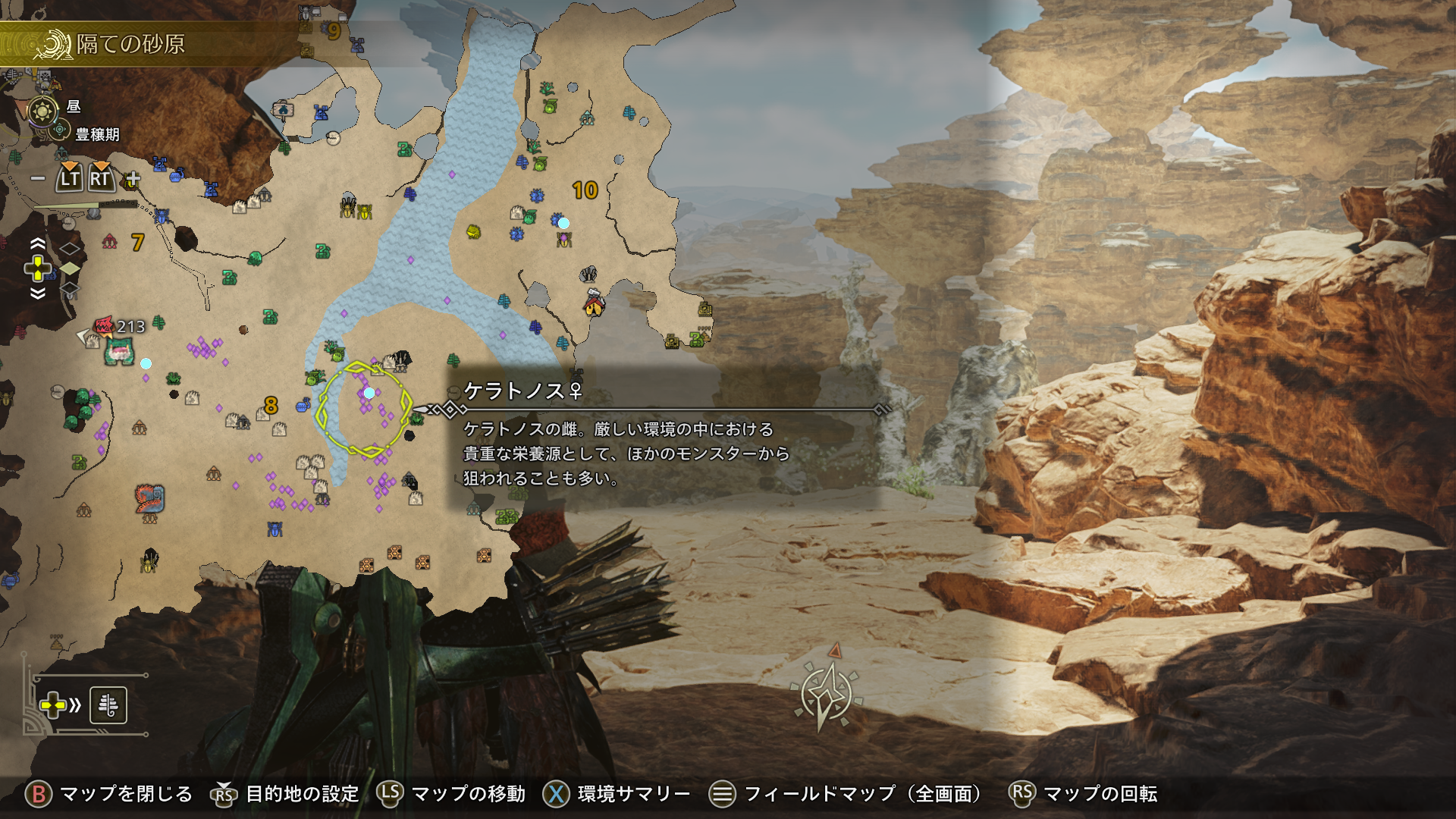Zoom in with the plus button
Image resolution: width=1456 pixels, height=819 pixels.
pyautogui.click(x=133, y=179)
